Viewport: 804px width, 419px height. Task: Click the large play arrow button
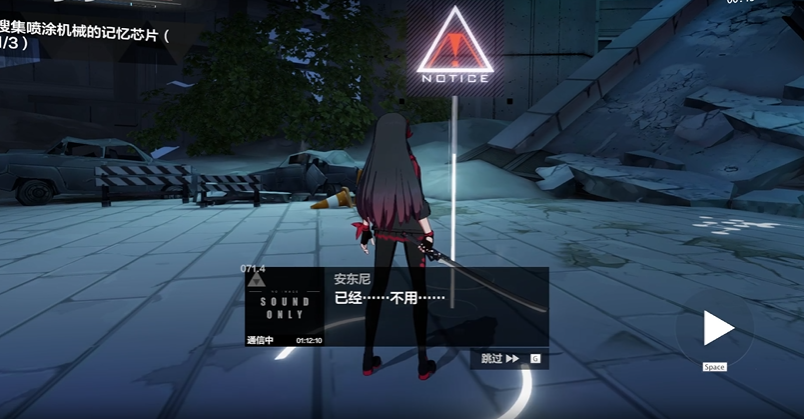pos(717,328)
